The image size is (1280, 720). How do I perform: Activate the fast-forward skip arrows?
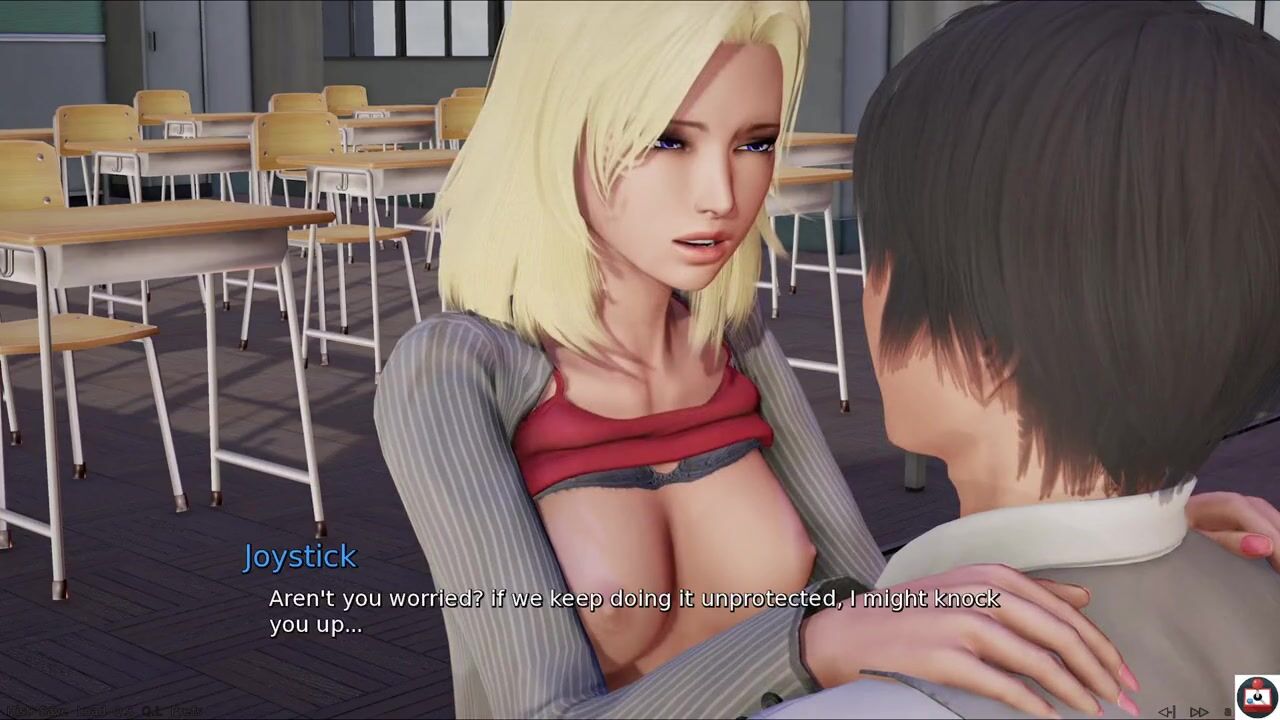coord(1199,712)
